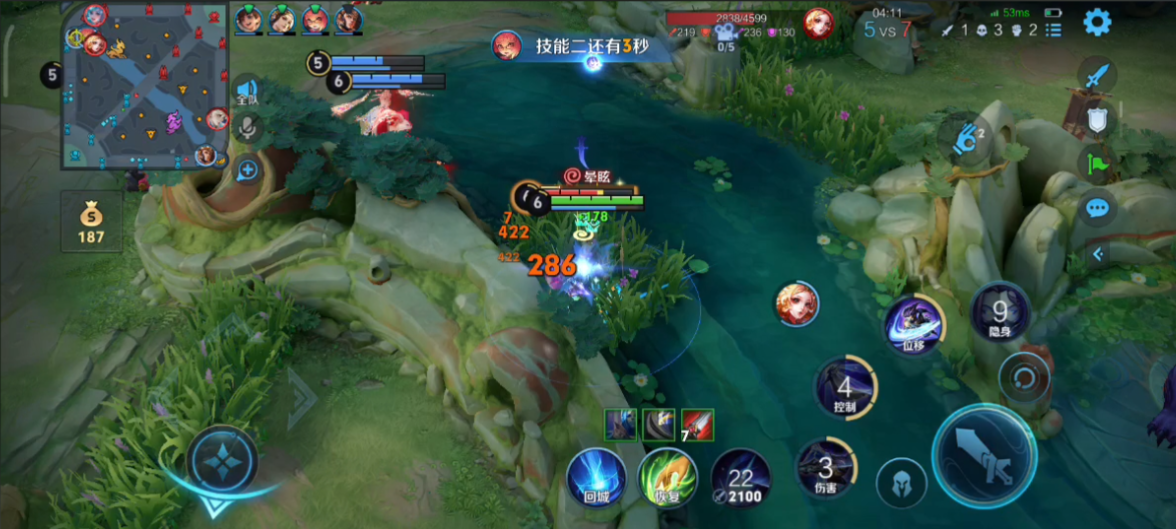1176x529 pixels.
Task: Send the blue sword attack signal
Action: click(x=1098, y=75)
